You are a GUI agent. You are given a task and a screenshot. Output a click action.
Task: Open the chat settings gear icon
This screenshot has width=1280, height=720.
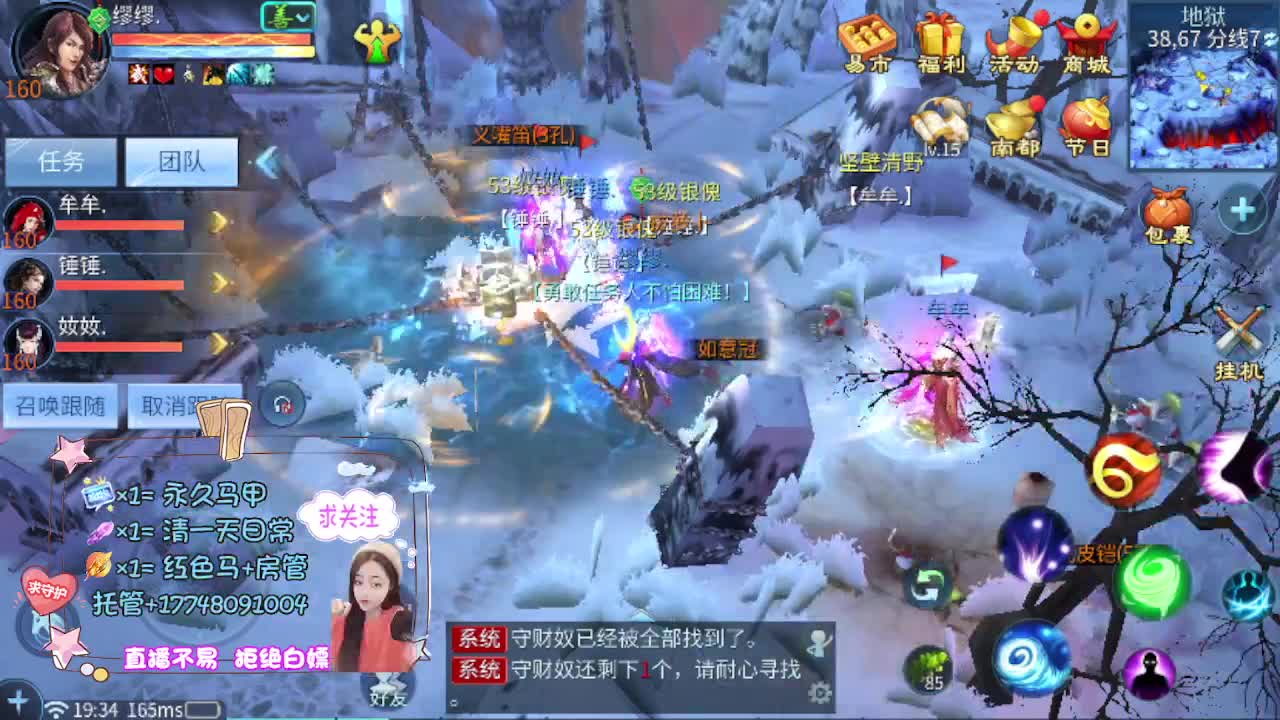click(x=822, y=690)
